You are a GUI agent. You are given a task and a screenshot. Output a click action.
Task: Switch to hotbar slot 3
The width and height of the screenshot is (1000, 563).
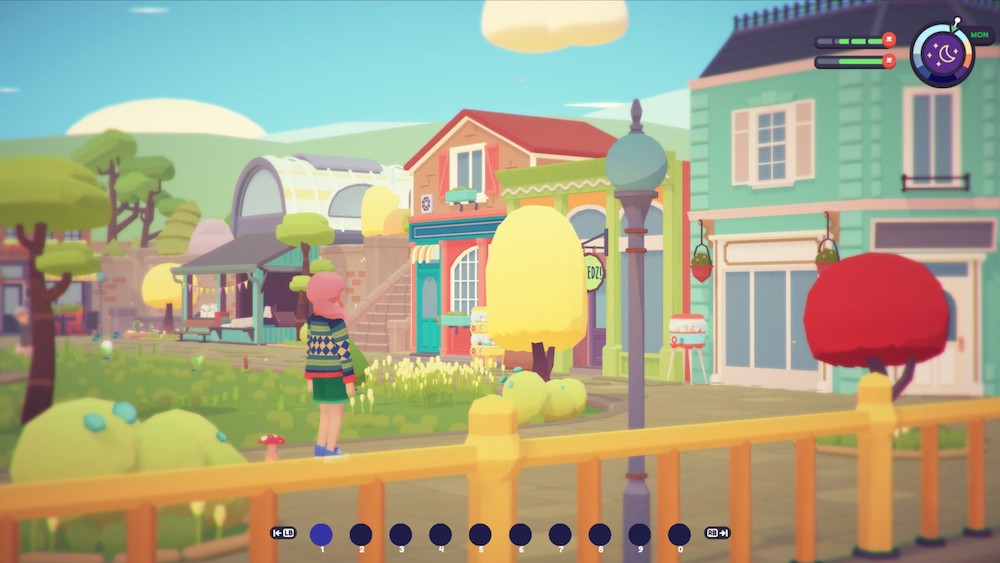tap(401, 534)
